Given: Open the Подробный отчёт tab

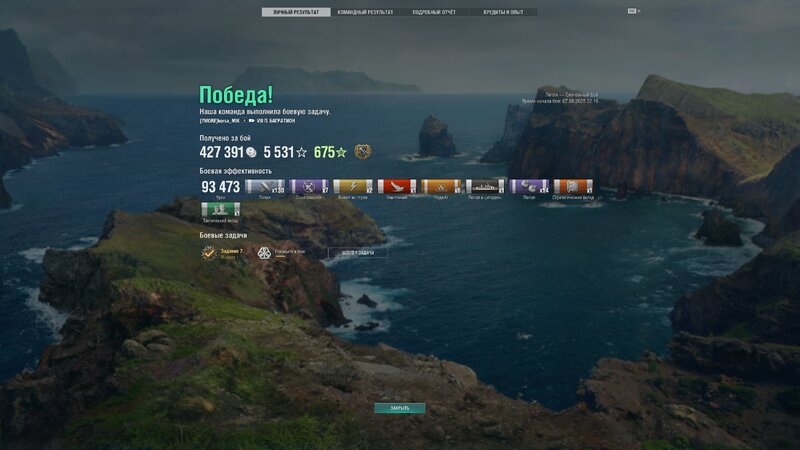Looking at the screenshot, I should point(434,12).
